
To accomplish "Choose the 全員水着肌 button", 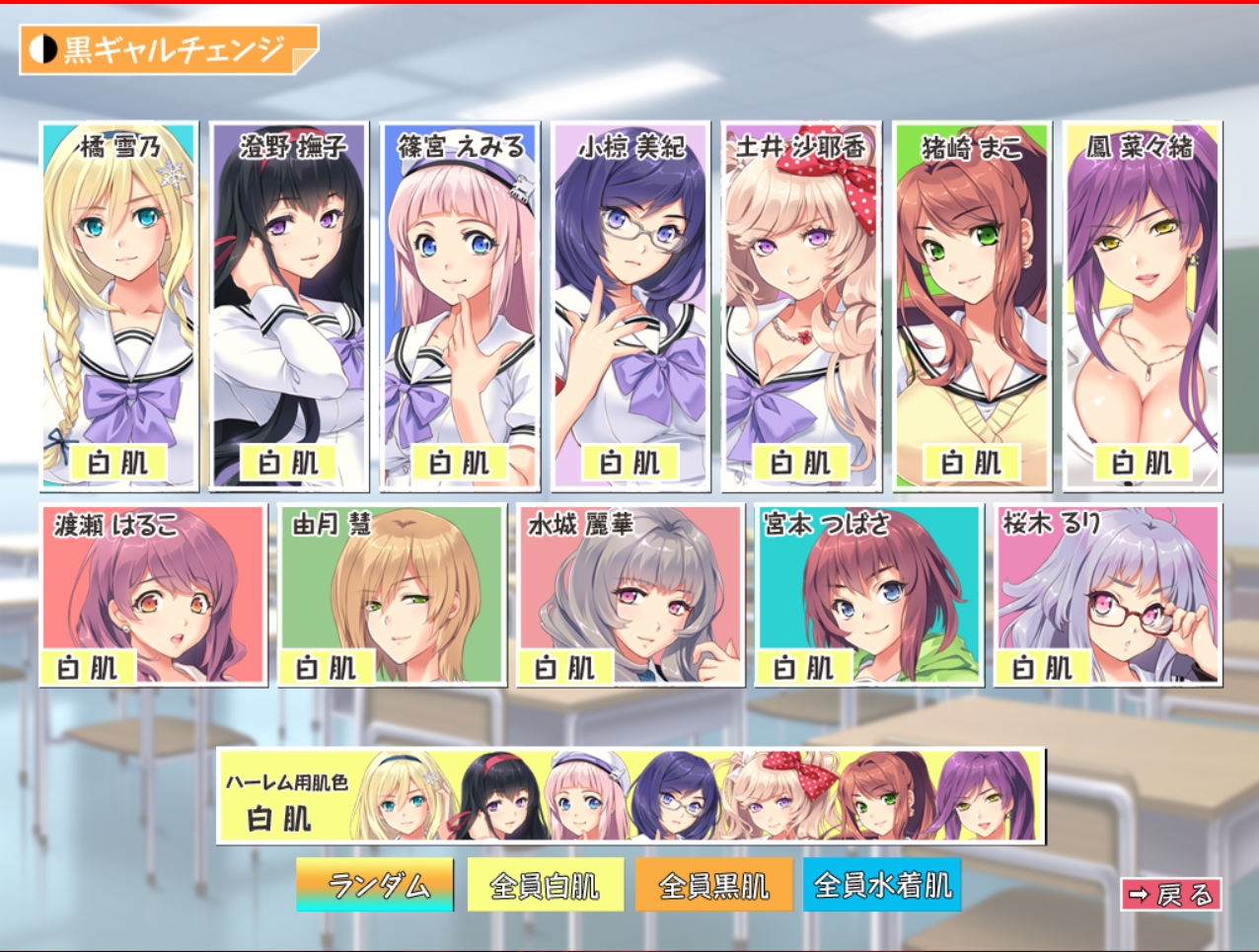I will (x=882, y=885).
